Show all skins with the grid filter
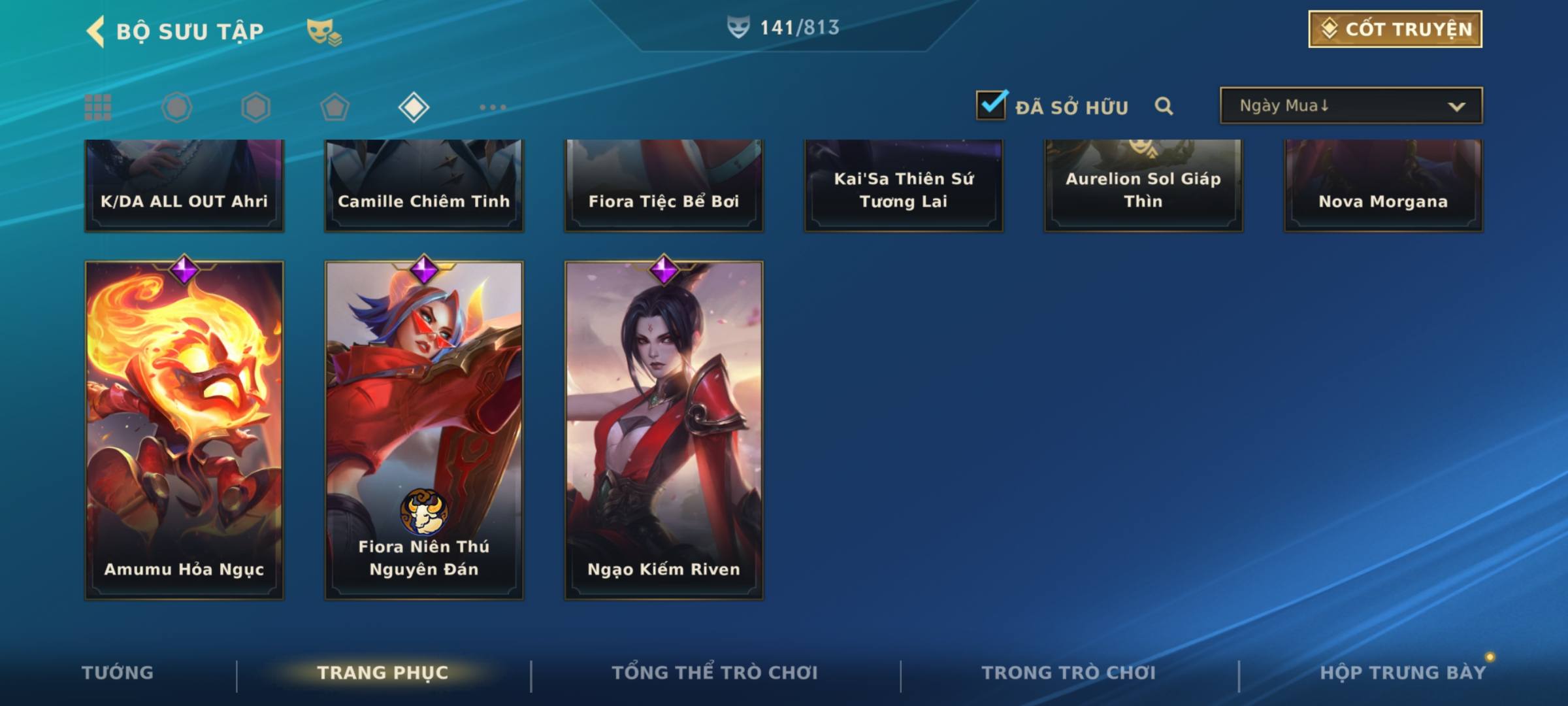1568x706 pixels. pos(98,107)
